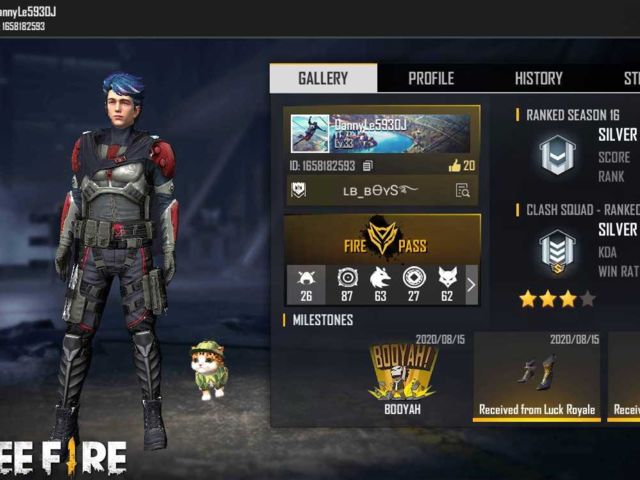View the Clash Squad ranked silver badge
The height and width of the screenshot is (480, 640).
click(x=556, y=250)
